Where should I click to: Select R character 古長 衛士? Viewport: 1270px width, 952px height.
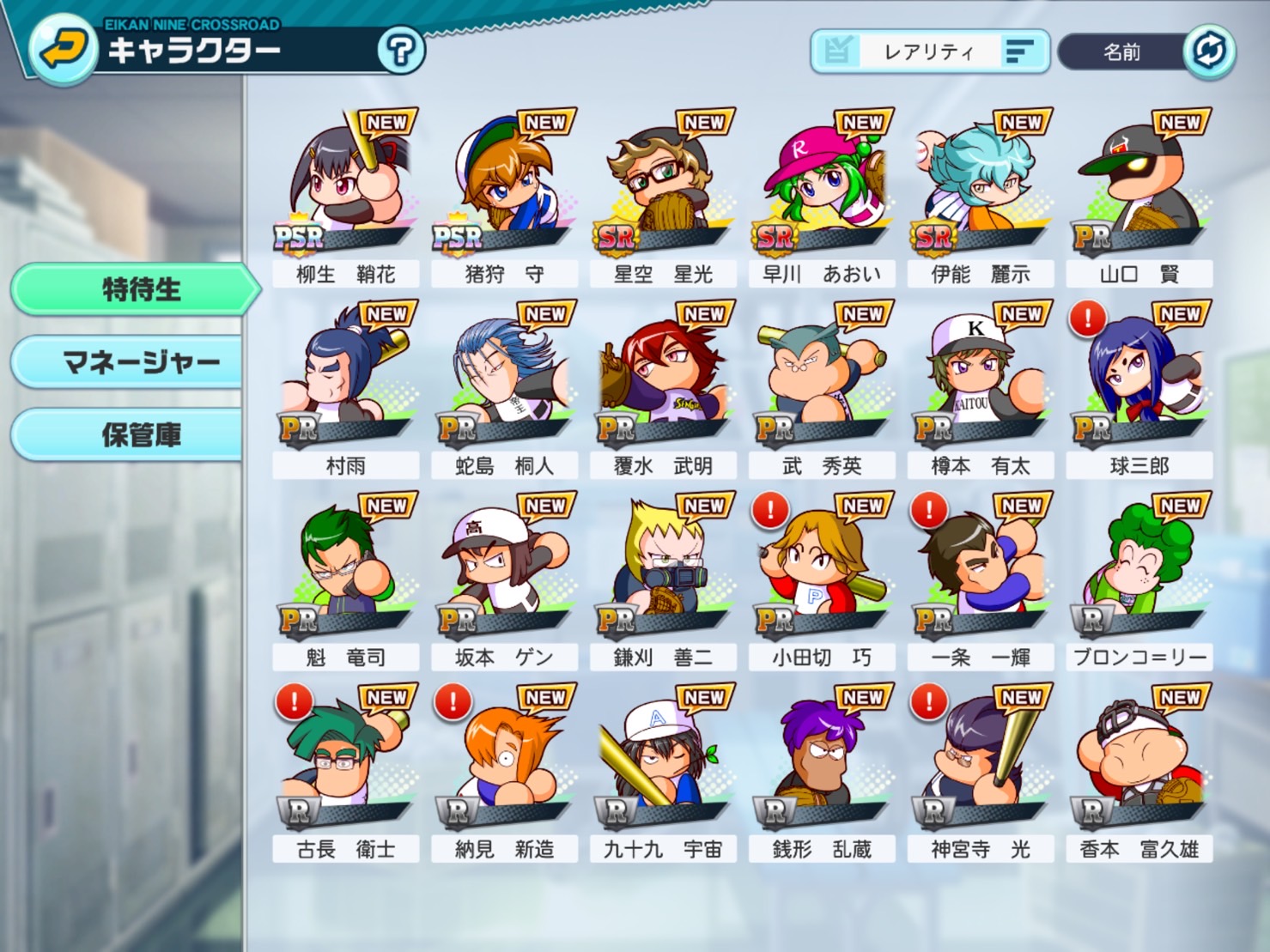click(x=345, y=771)
